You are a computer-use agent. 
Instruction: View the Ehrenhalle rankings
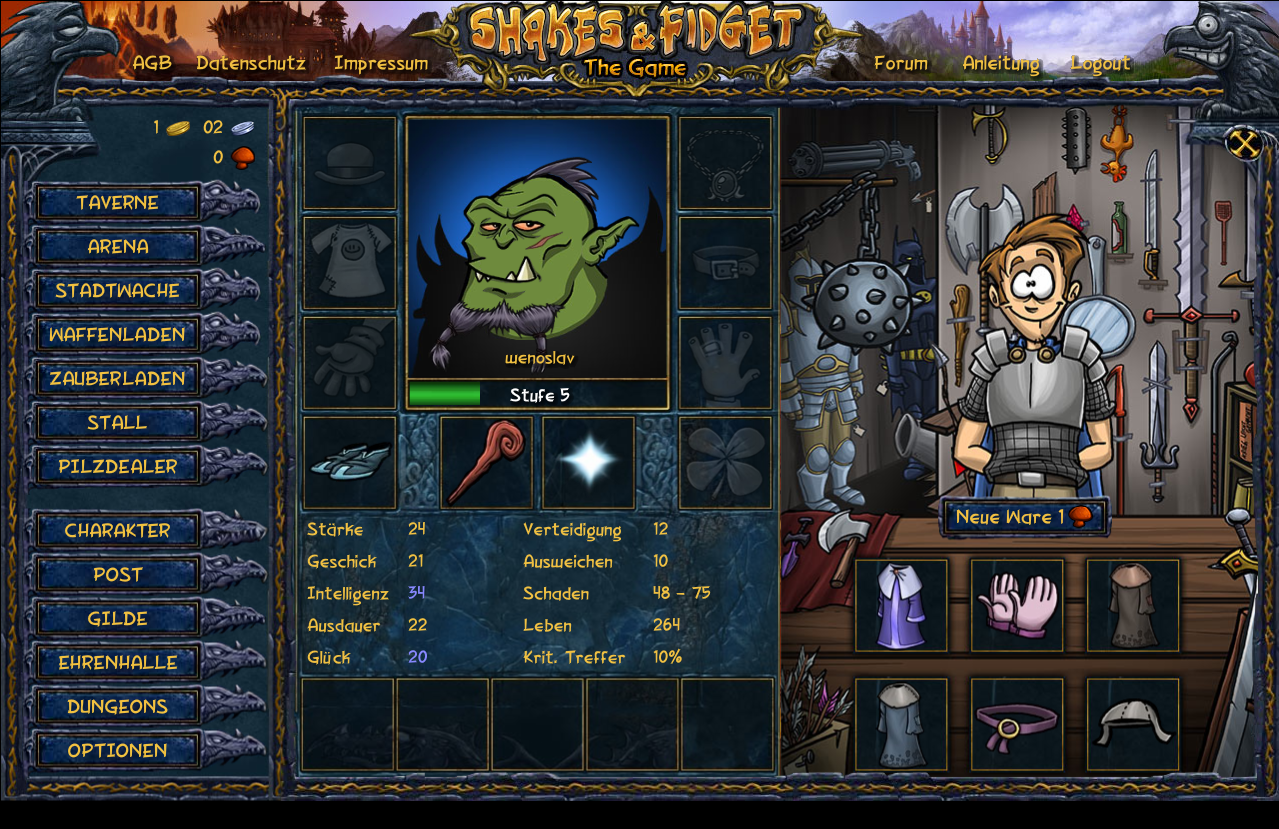117,663
